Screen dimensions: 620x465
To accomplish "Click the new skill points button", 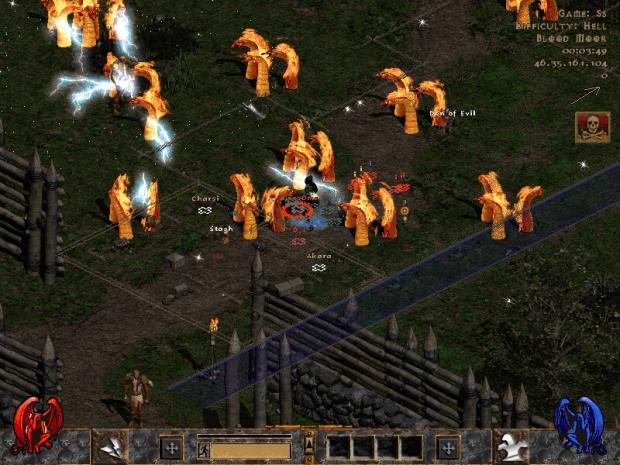I will (x=448, y=447).
